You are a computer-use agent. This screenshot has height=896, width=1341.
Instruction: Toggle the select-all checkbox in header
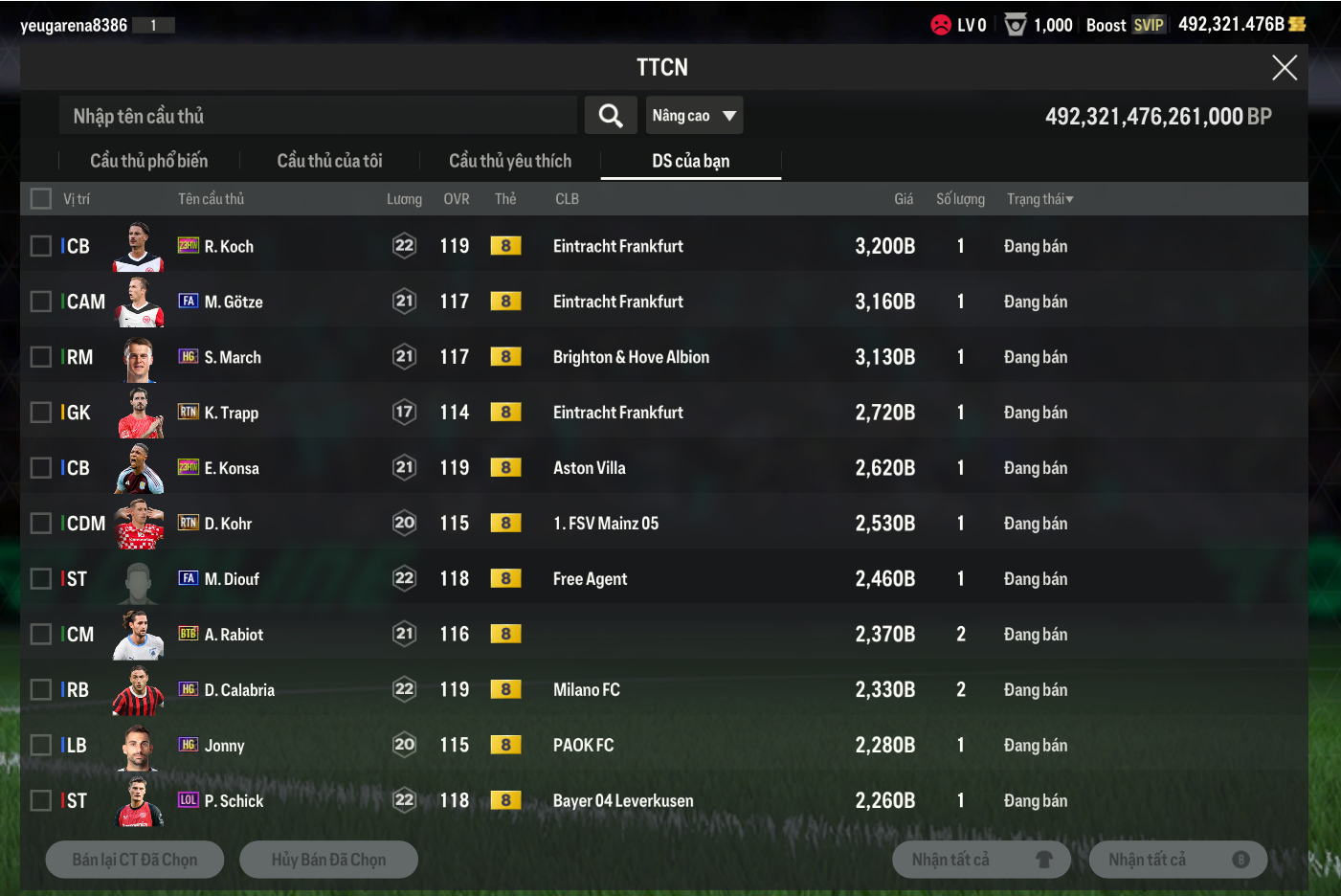tap(41, 199)
